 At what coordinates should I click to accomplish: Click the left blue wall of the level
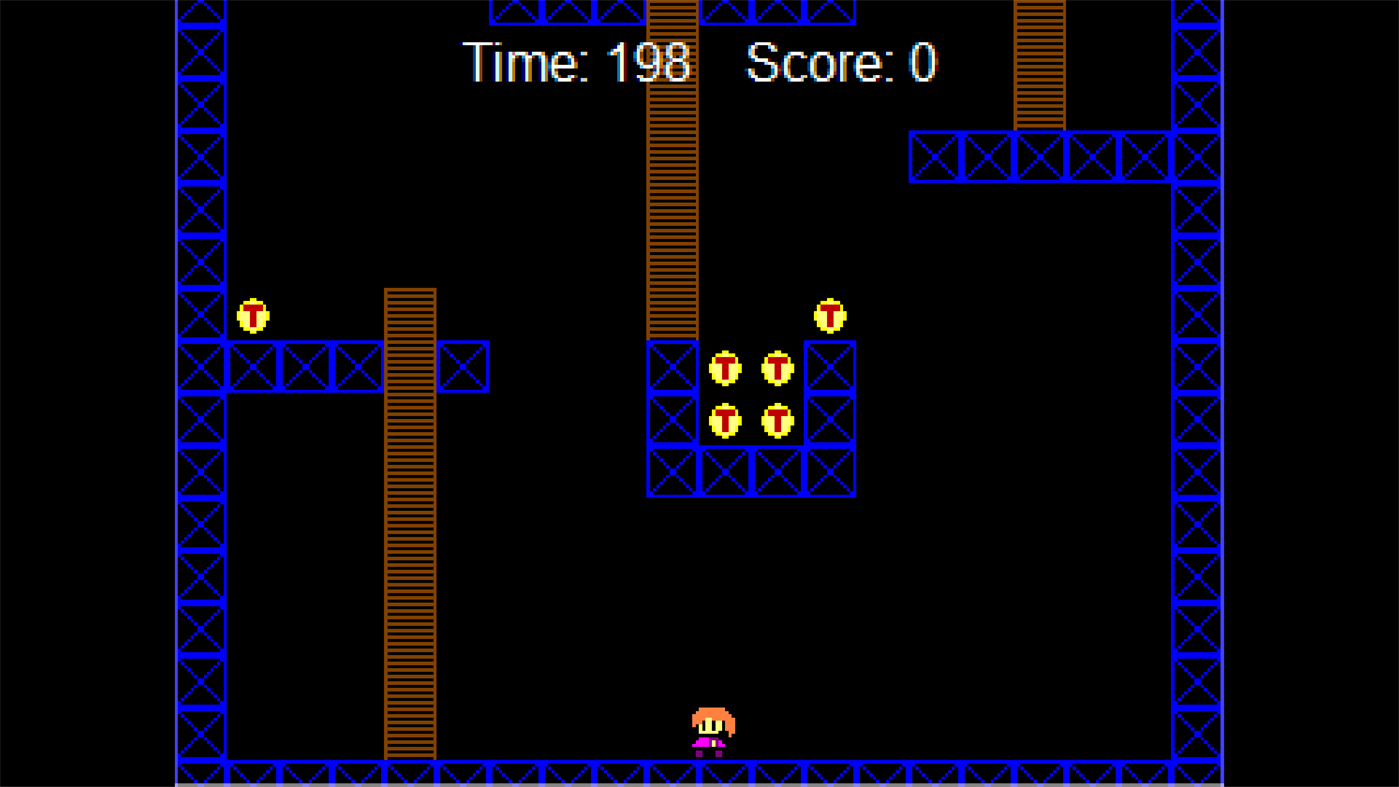click(200, 400)
